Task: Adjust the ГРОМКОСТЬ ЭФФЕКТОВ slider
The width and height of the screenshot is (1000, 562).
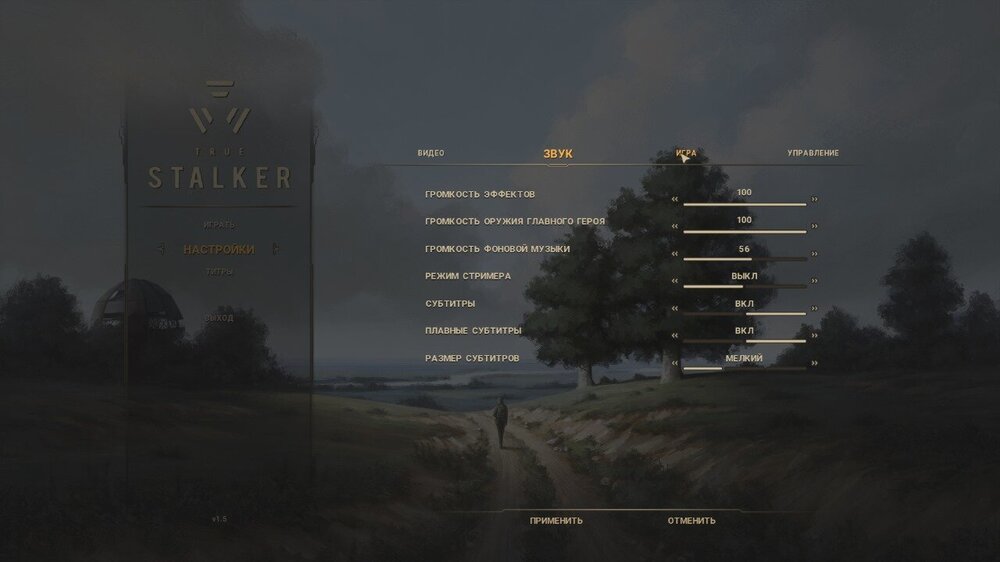Action: pyautogui.click(x=744, y=203)
